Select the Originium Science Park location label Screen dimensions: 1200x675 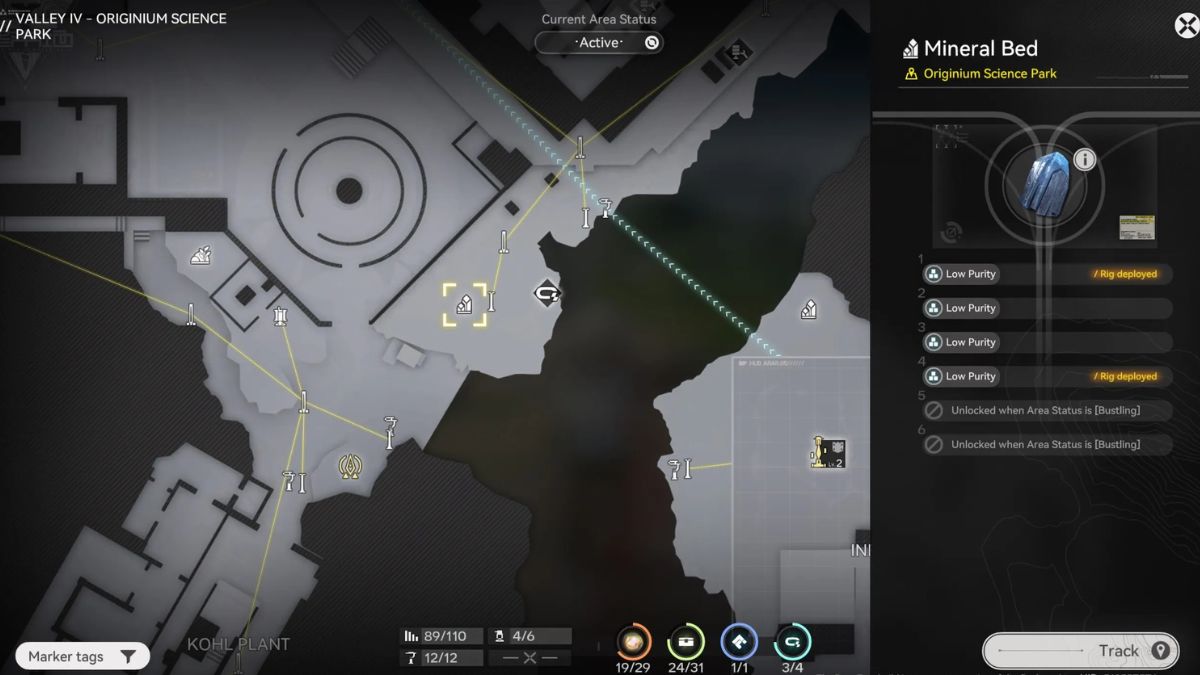coord(990,74)
